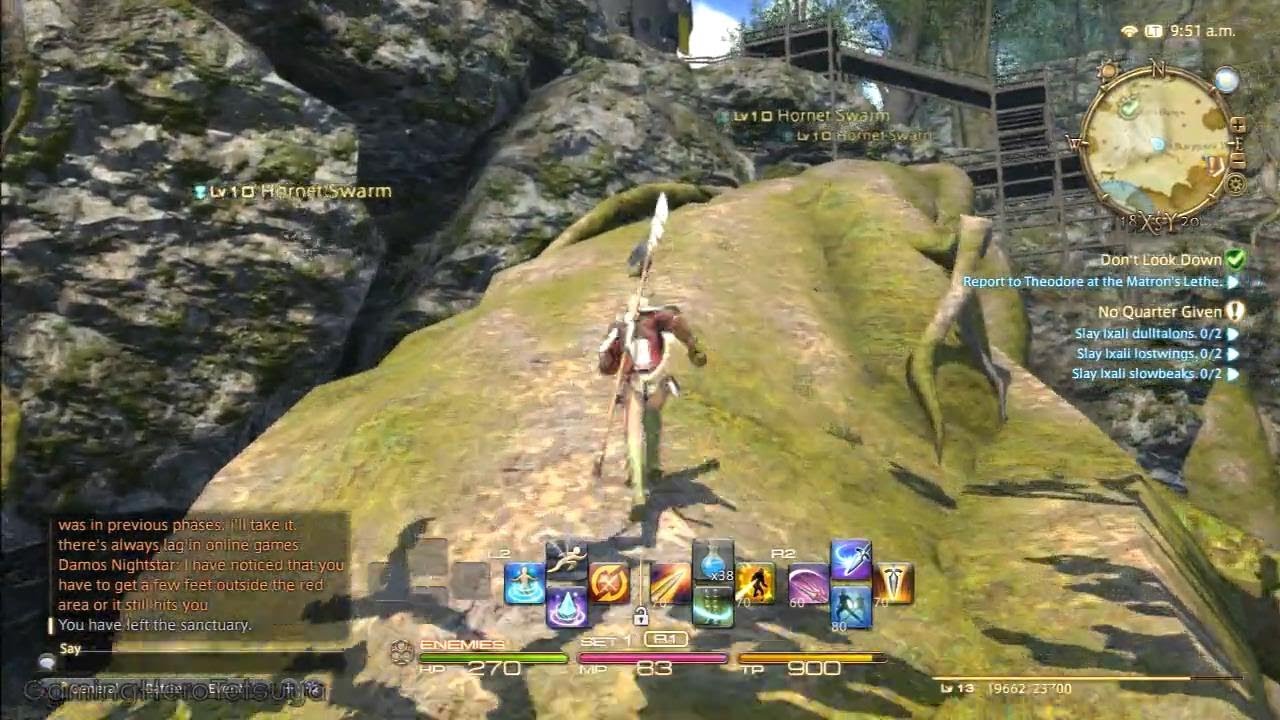Click the exclamation icon beside No Quarter Given
This screenshot has height=720, width=1280.
[1234, 311]
